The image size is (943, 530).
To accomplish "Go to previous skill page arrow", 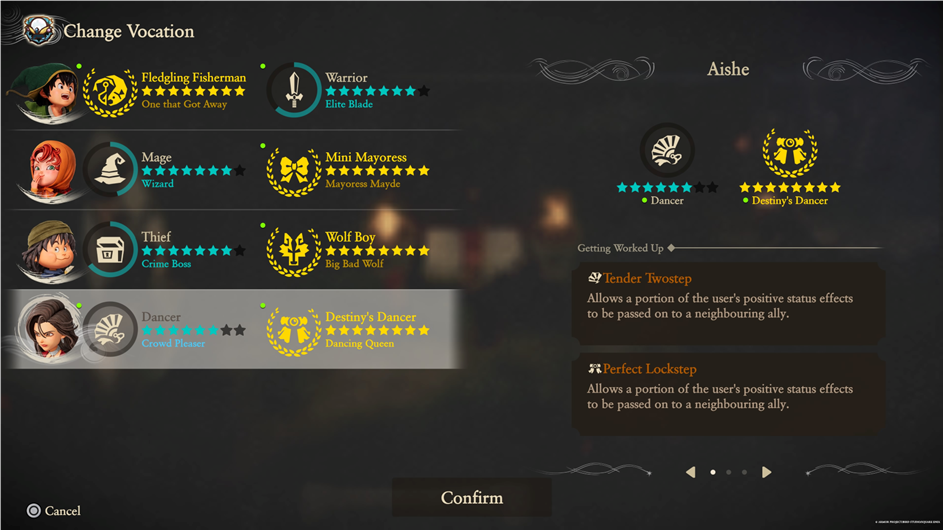I will coord(690,472).
